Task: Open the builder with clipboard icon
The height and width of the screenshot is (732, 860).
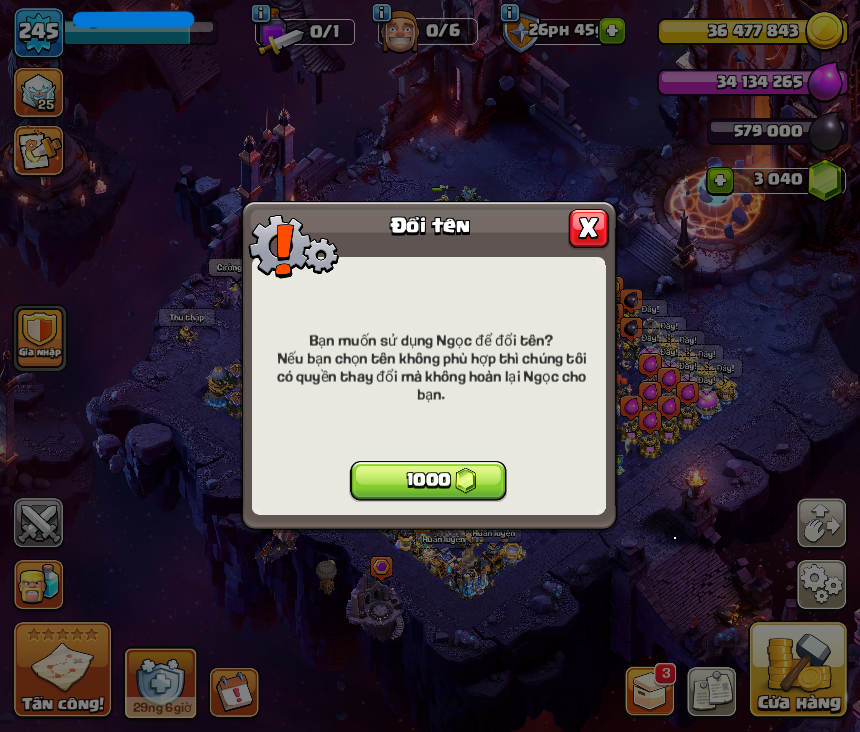Action: click(x=38, y=150)
